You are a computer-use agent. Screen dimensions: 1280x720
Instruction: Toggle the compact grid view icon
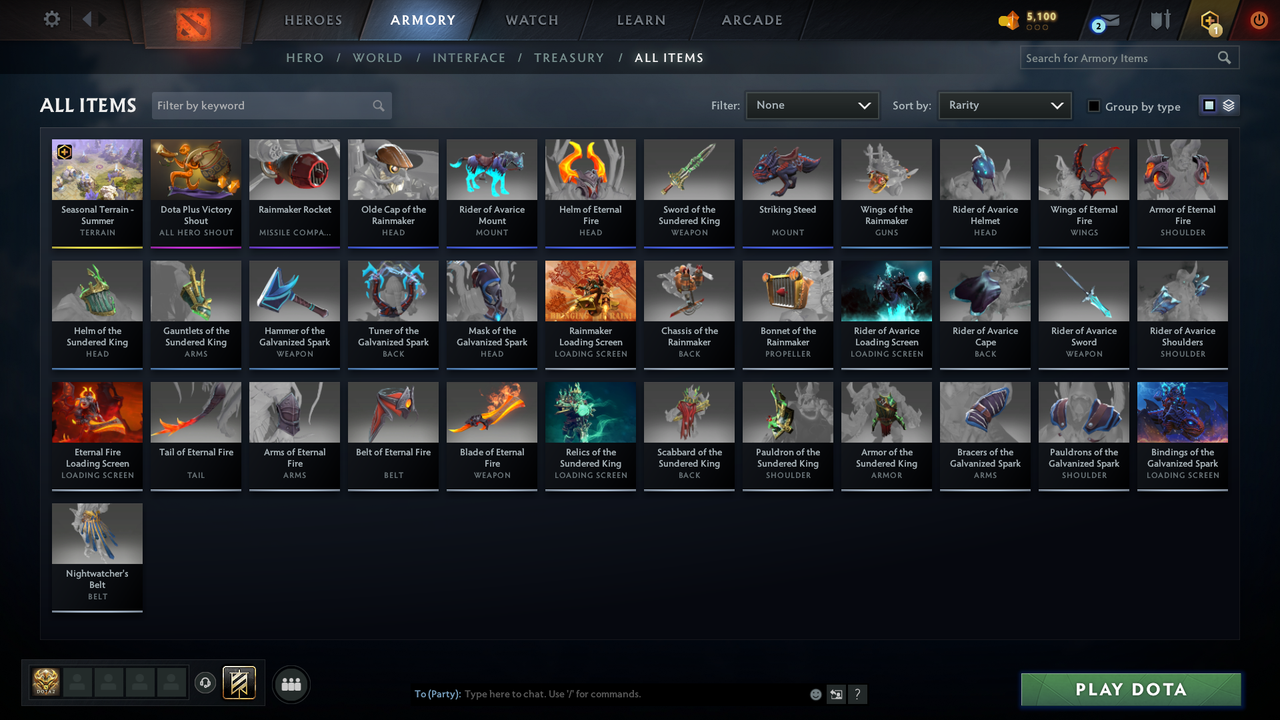[1211, 105]
